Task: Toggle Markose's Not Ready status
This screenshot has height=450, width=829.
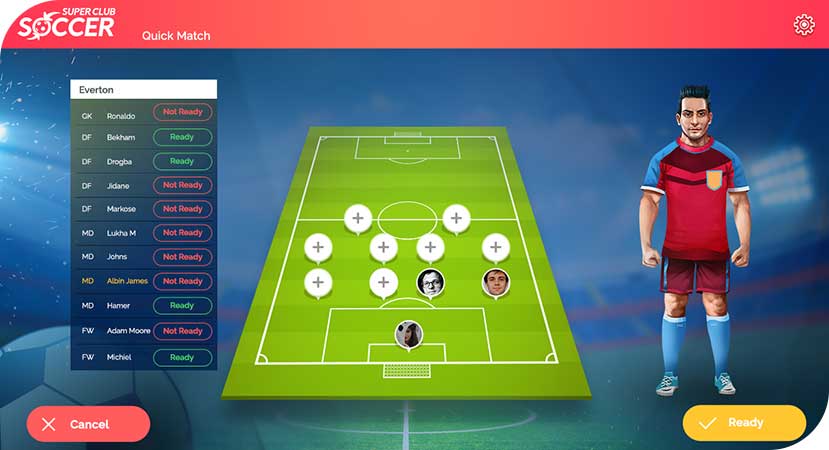Action: (x=182, y=209)
